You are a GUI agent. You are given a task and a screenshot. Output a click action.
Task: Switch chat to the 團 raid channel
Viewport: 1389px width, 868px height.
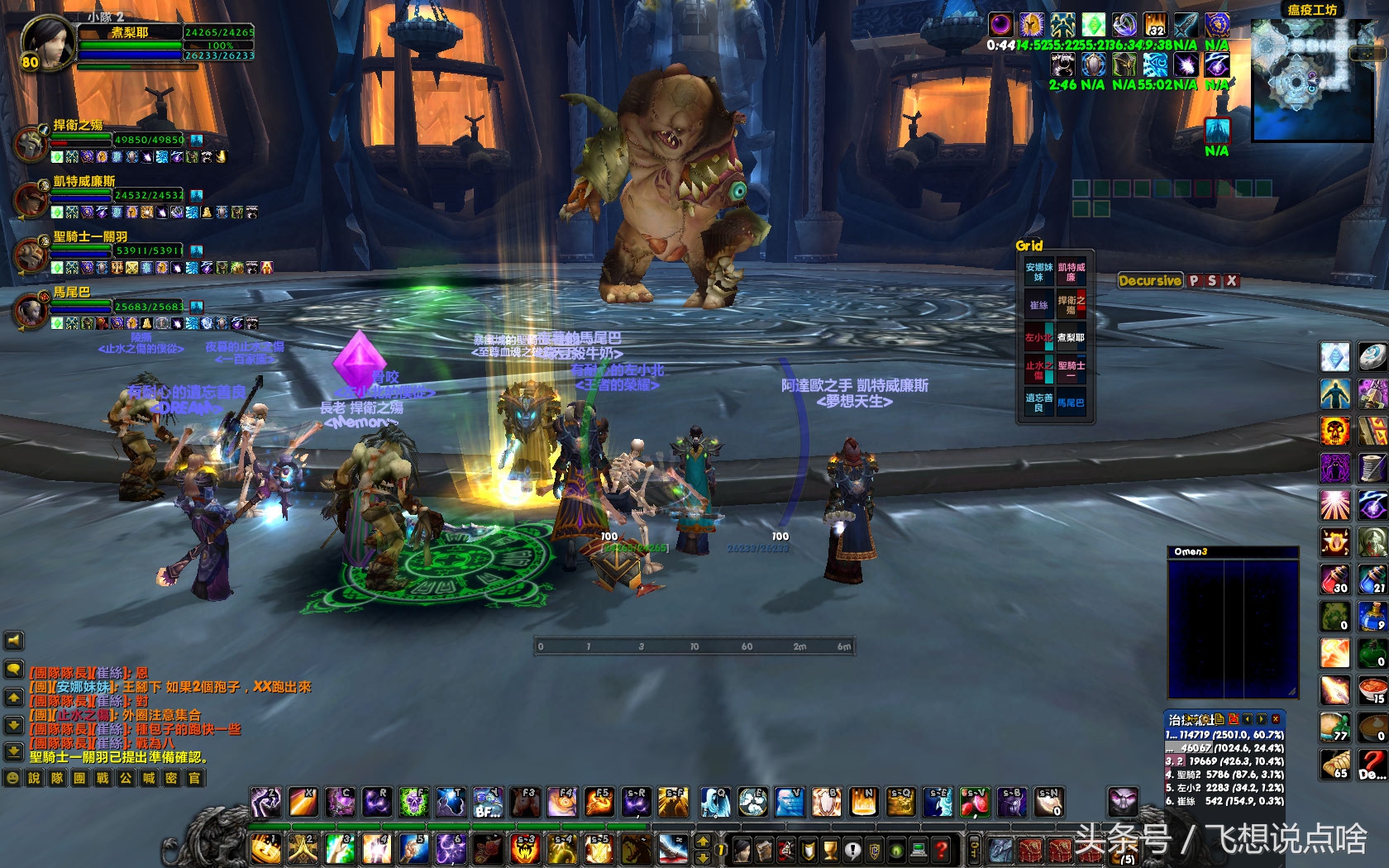tap(79, 778)
